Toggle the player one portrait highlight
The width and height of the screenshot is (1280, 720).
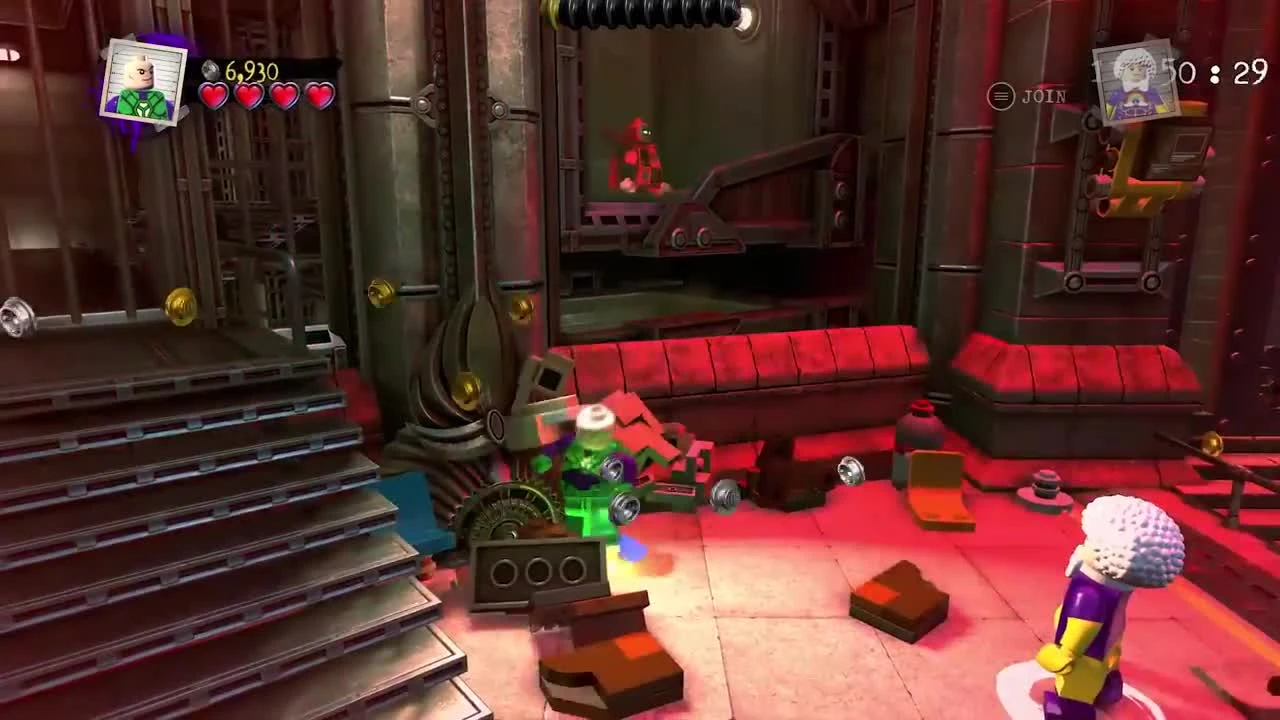pos(143,78)
